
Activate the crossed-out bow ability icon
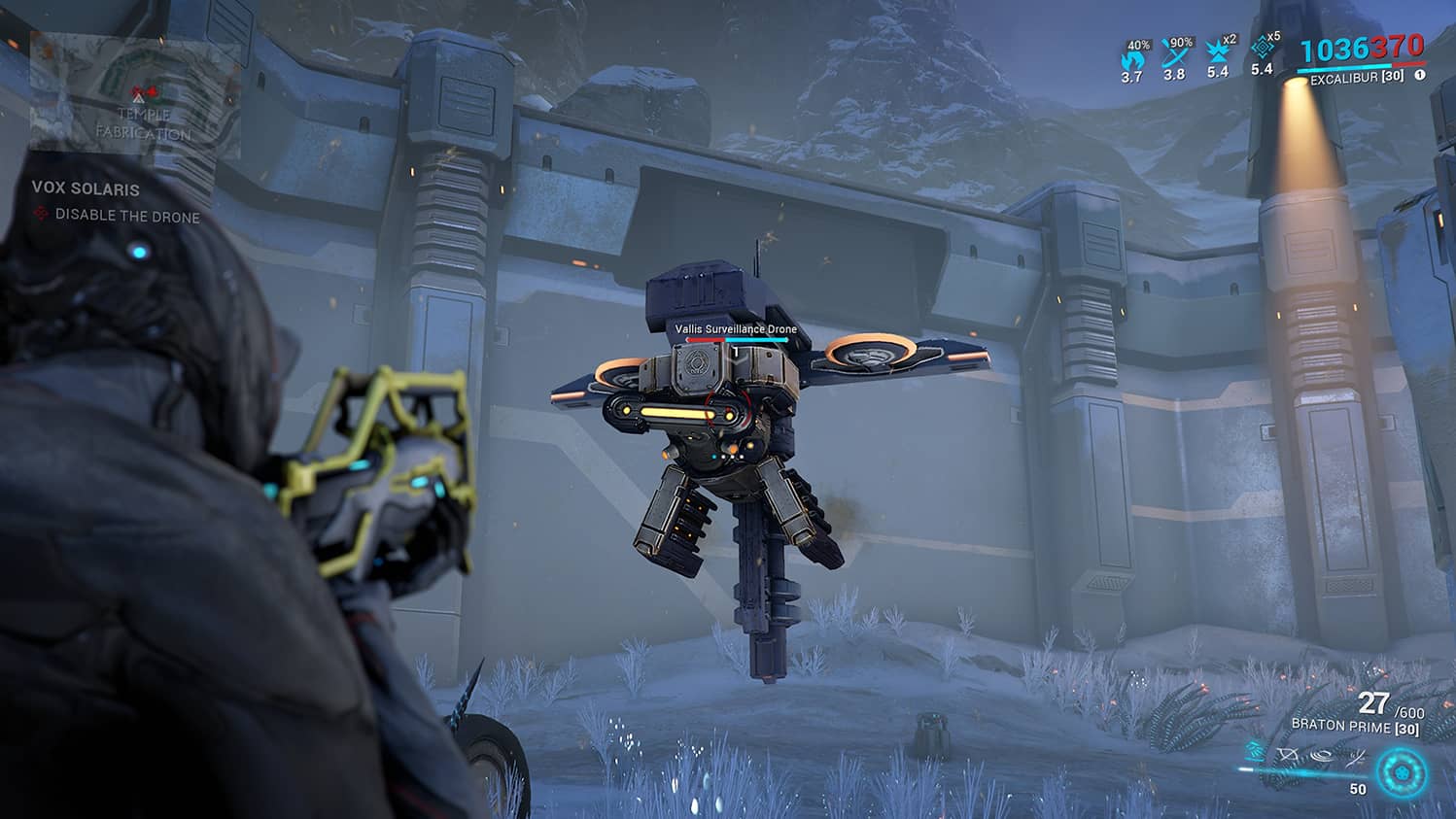click(x=1289, y=754)
